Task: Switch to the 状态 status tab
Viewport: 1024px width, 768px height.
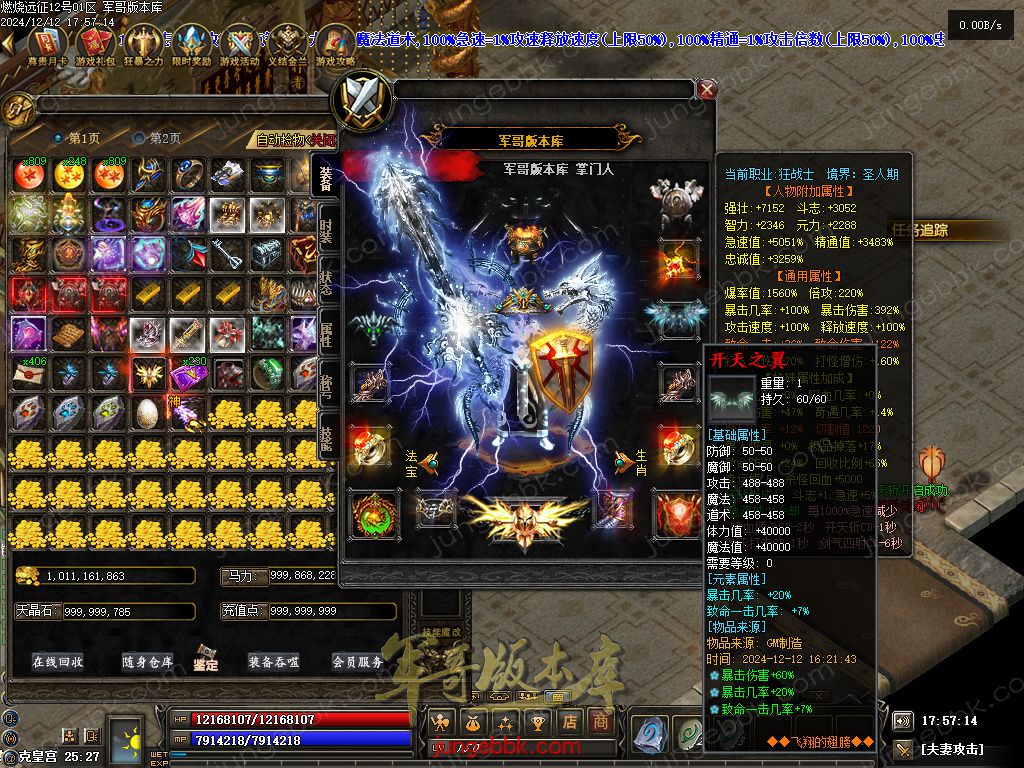Action: tap(326, 280)
